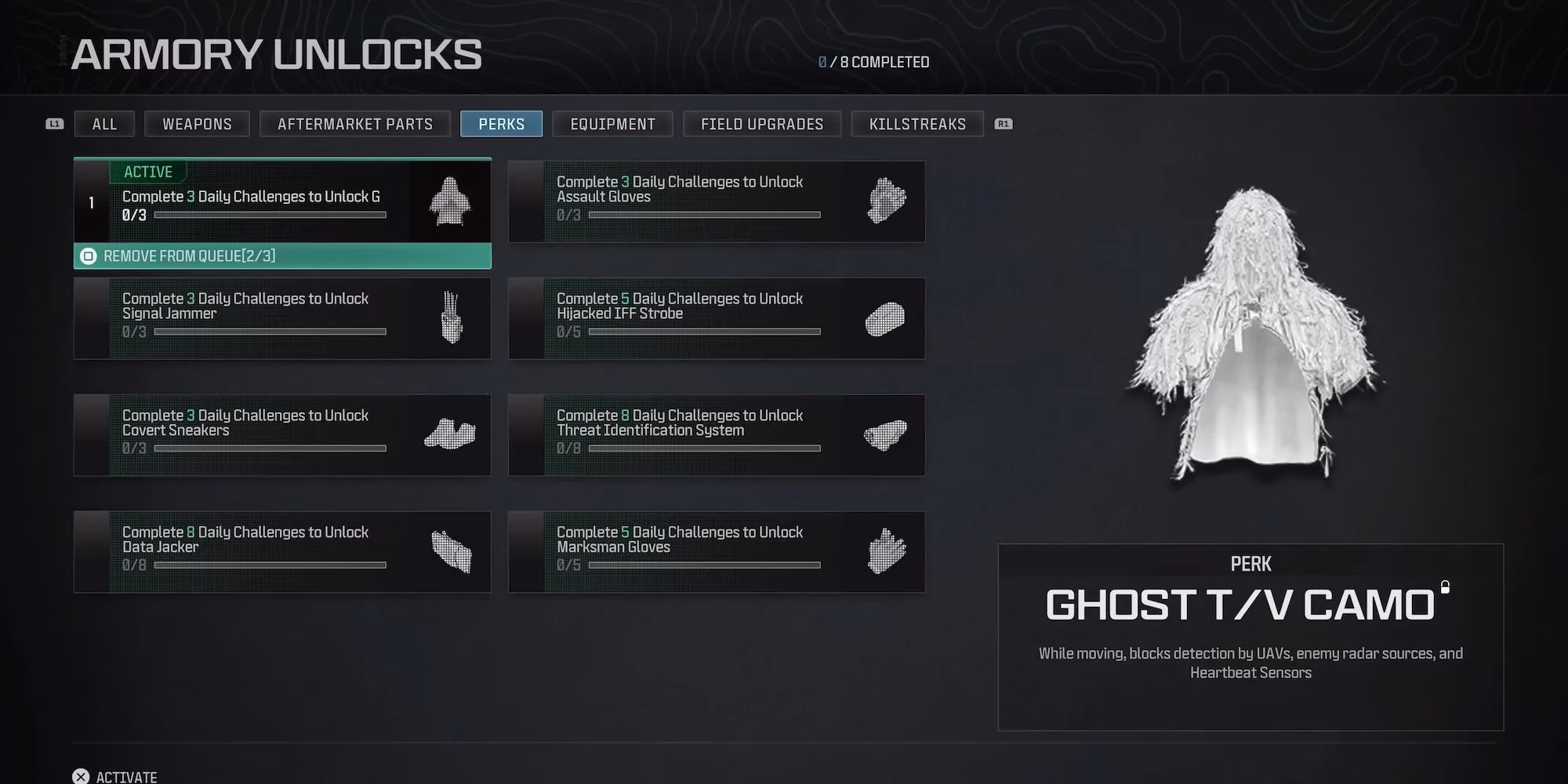Viewport: 1568px width, 784px height.
Task: Select the ghillie suit icon in active challenge
Action: point(448,202)
